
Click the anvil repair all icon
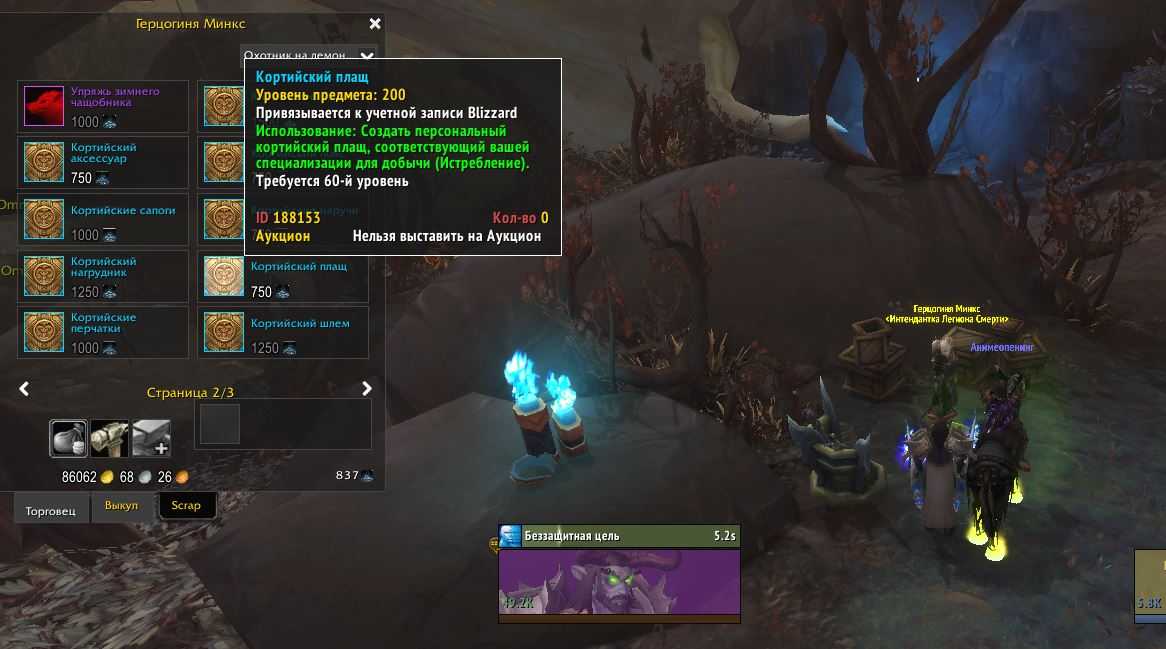click(151, 438)
